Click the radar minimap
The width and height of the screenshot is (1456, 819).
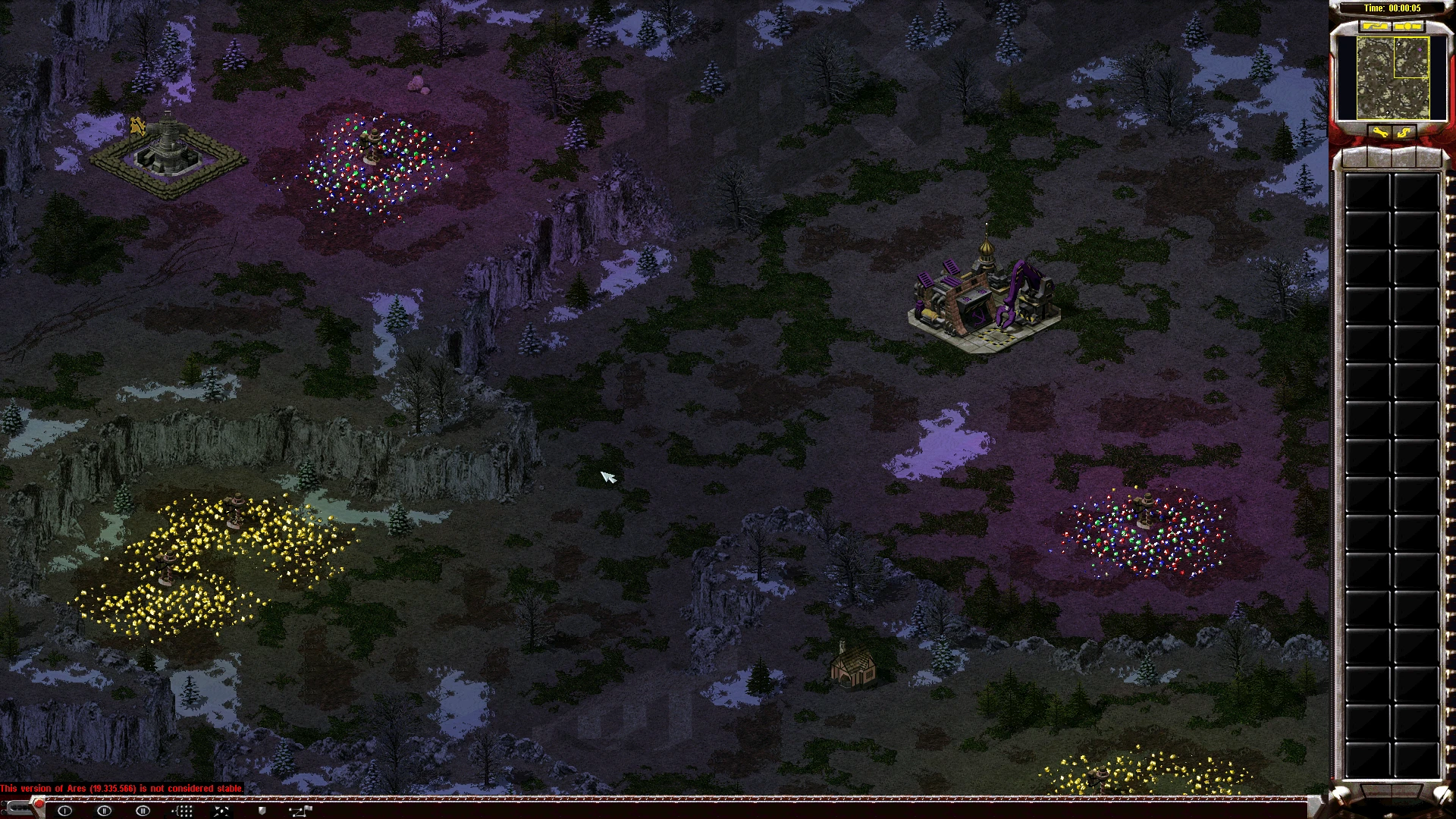[x=1392, y=77]
